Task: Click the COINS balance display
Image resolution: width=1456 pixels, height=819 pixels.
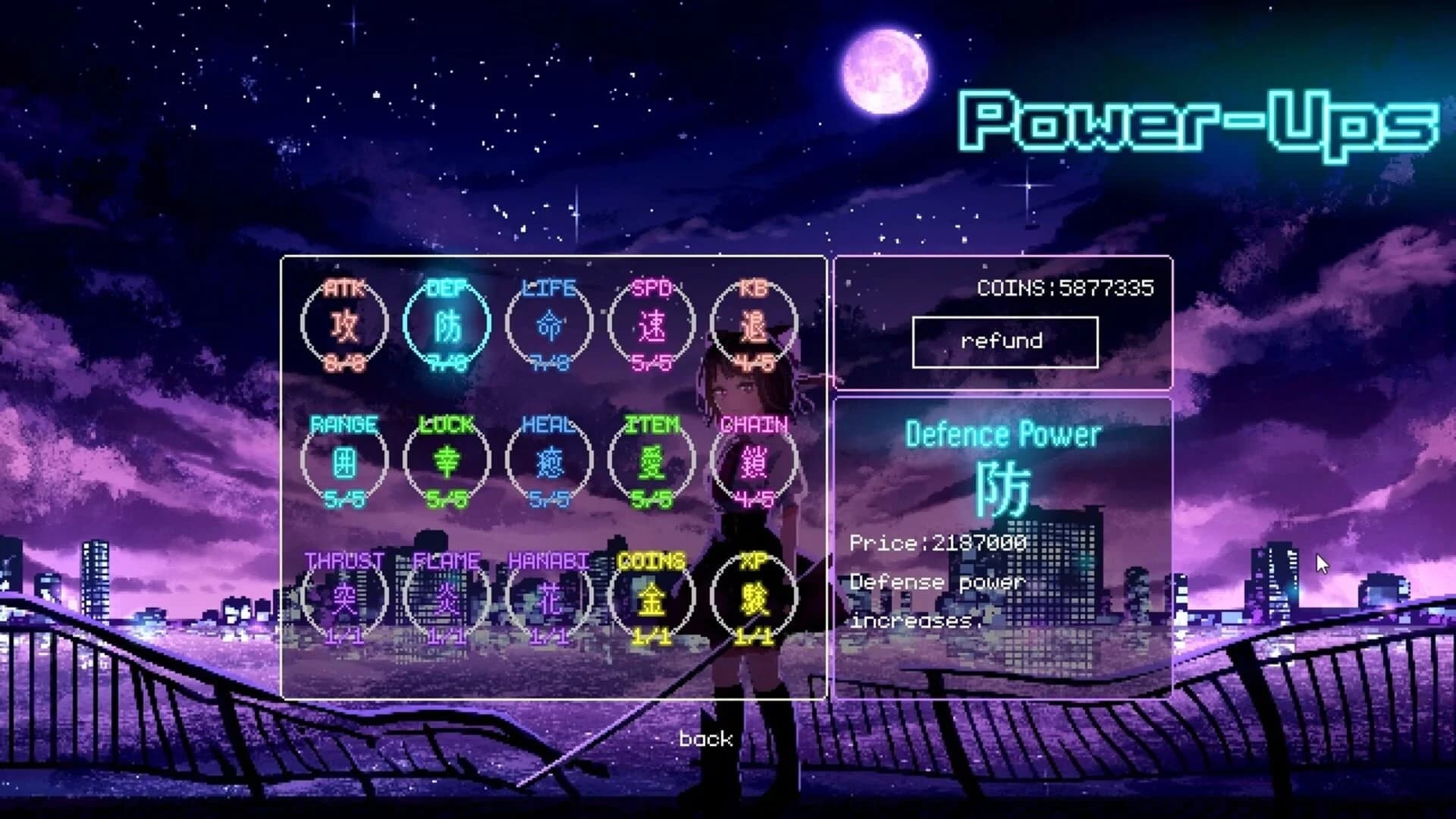Action: (1067, 287)
